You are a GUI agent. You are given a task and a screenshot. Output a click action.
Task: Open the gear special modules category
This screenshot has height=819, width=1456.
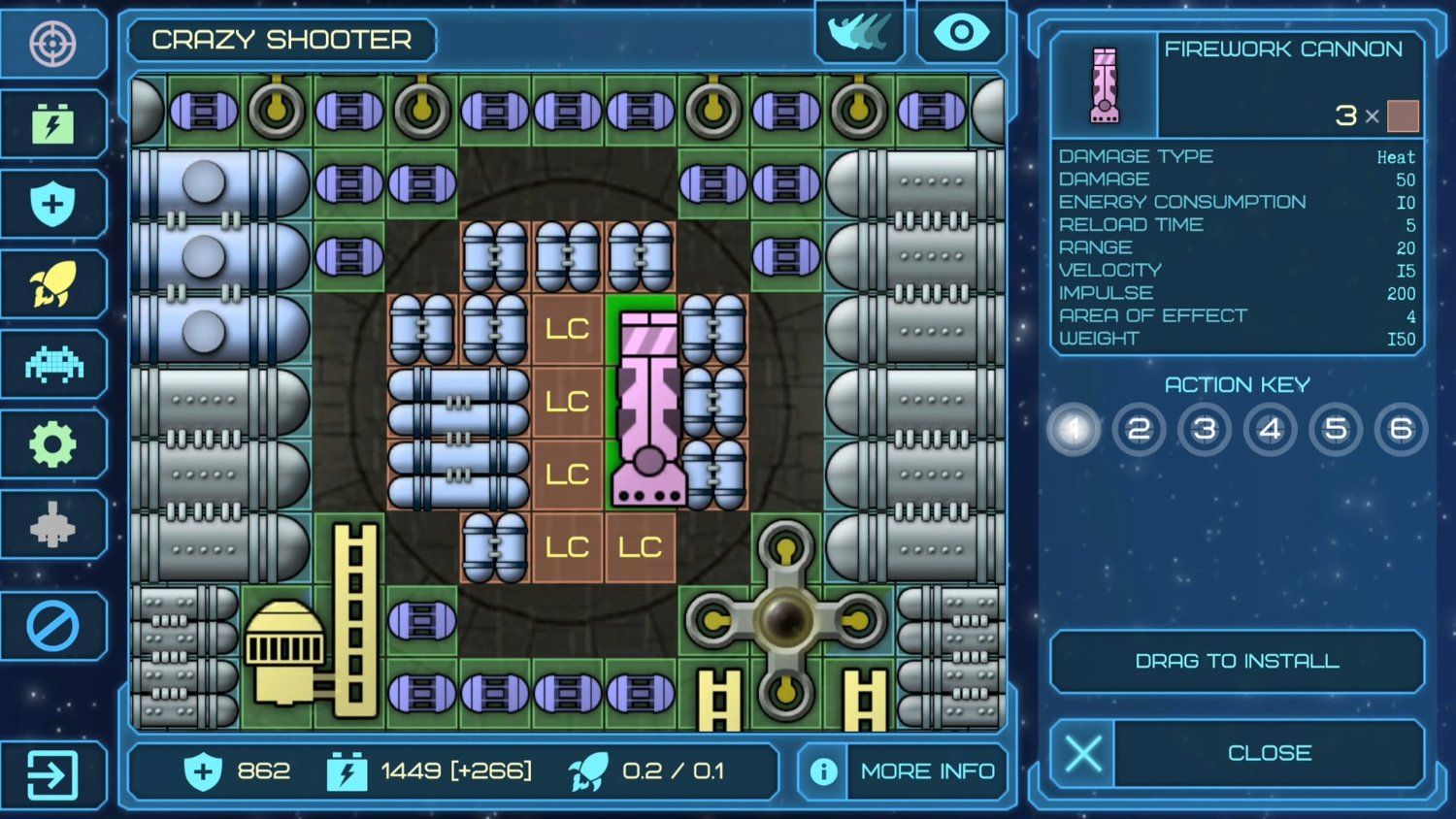(52, 445)
